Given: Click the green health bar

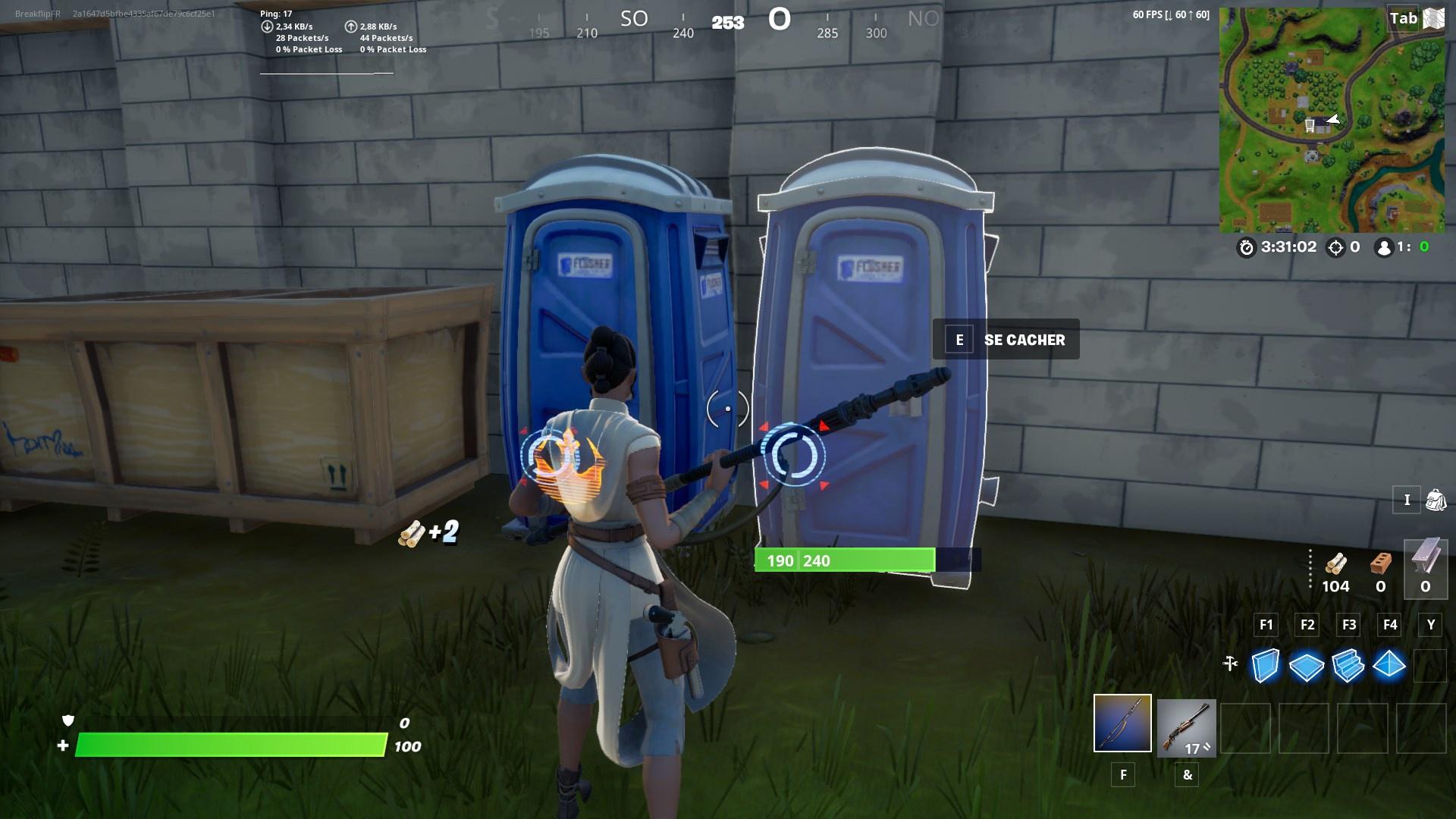Looking at the screenshot, I should coord(227,746).
